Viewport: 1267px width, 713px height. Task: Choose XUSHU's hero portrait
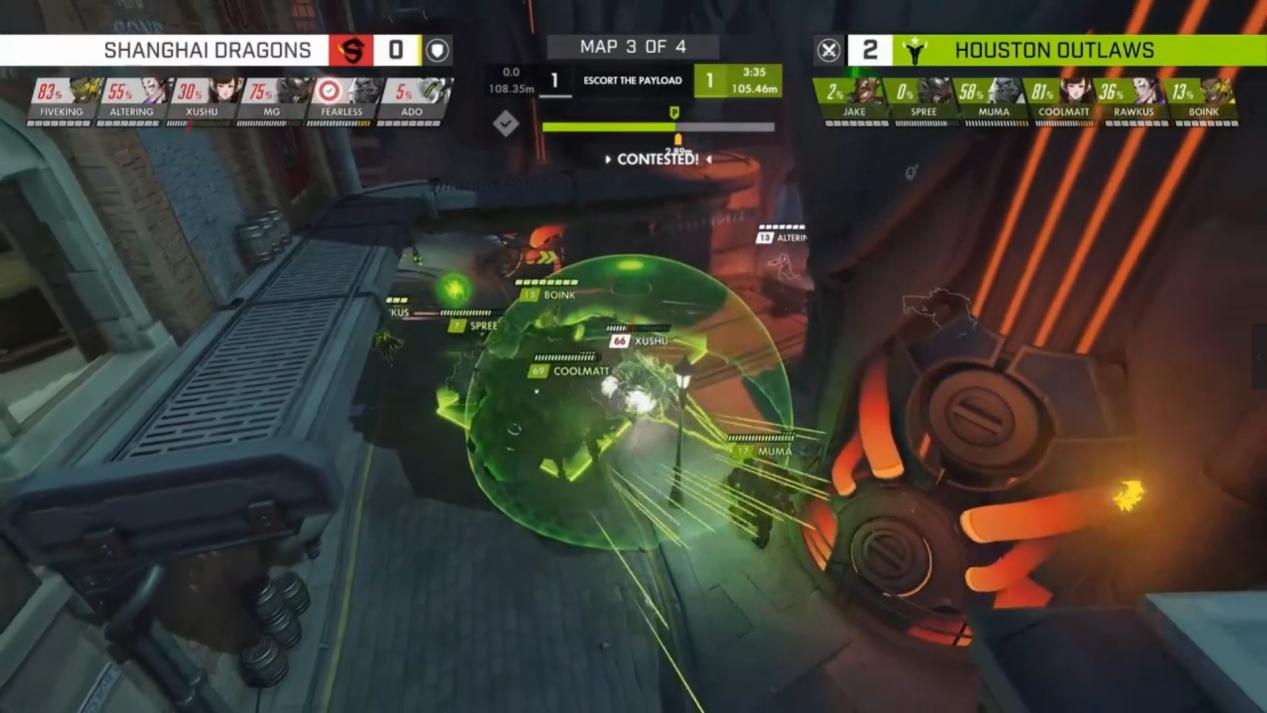pos(224,91)
